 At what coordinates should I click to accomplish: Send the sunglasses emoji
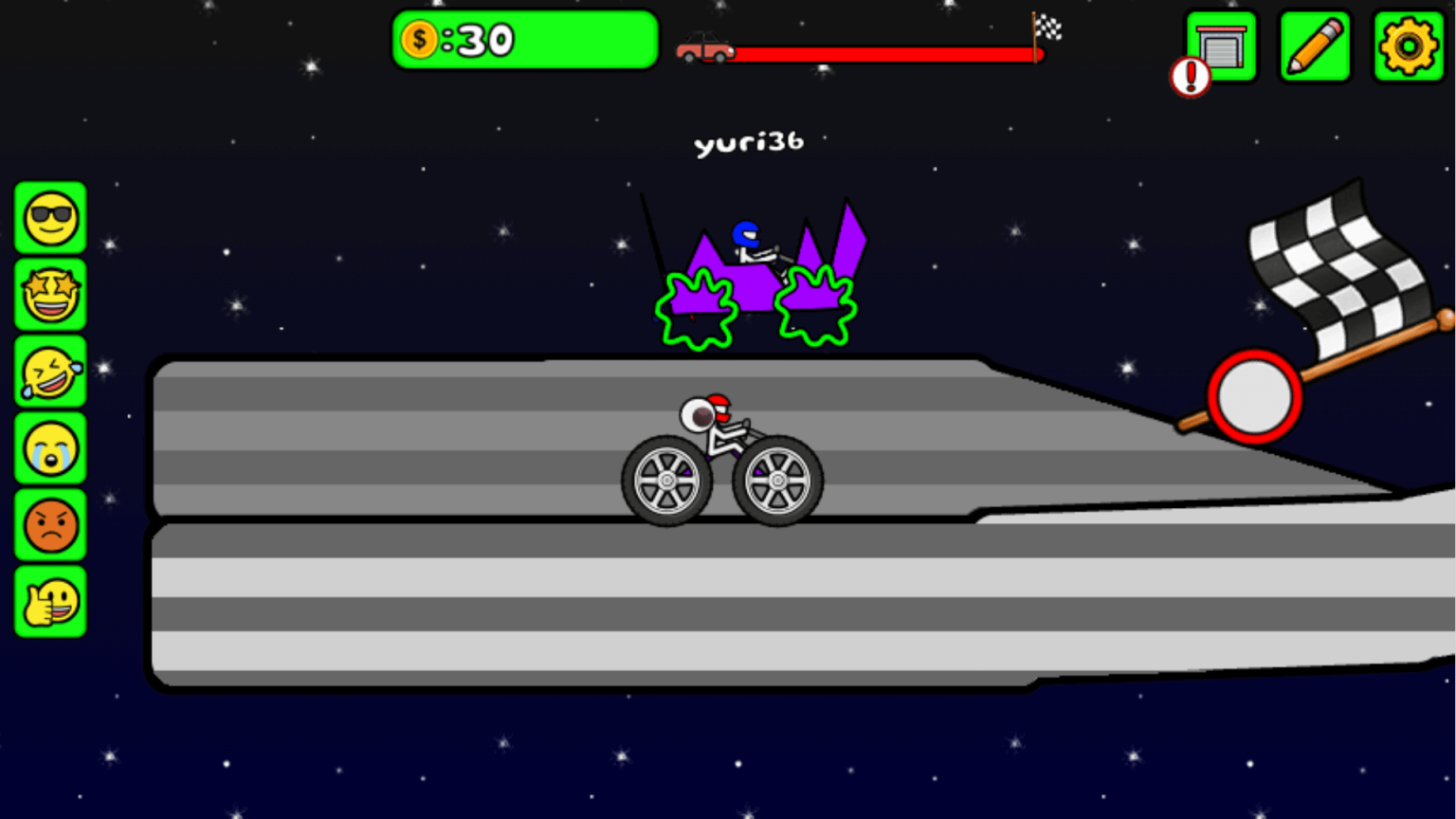tap(50, 217)
